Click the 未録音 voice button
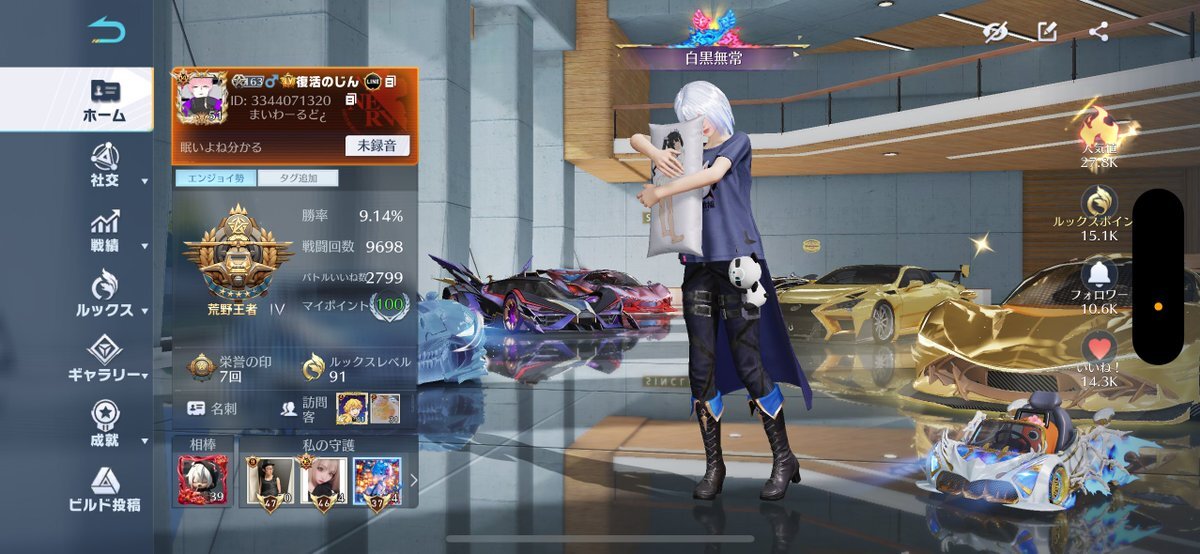Screen dimensions: 1200x554 (377, 146)
